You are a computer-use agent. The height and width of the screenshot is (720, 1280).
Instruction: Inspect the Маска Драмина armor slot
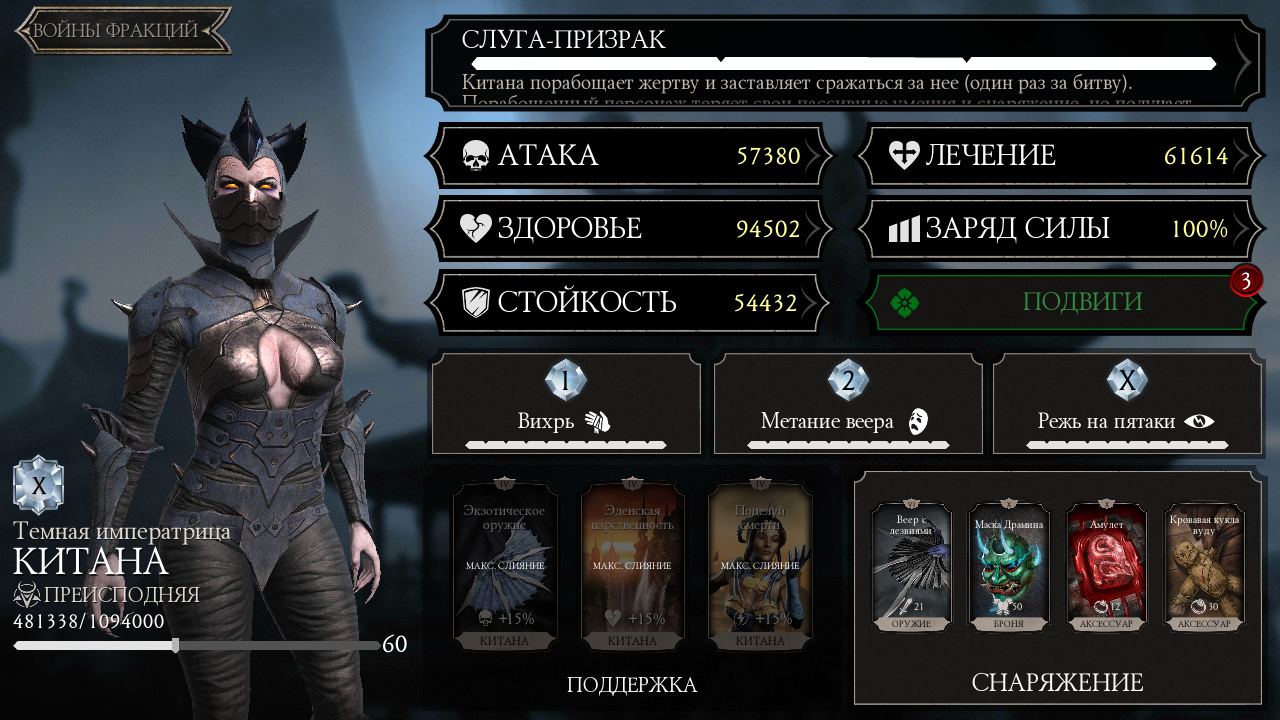1009,567
